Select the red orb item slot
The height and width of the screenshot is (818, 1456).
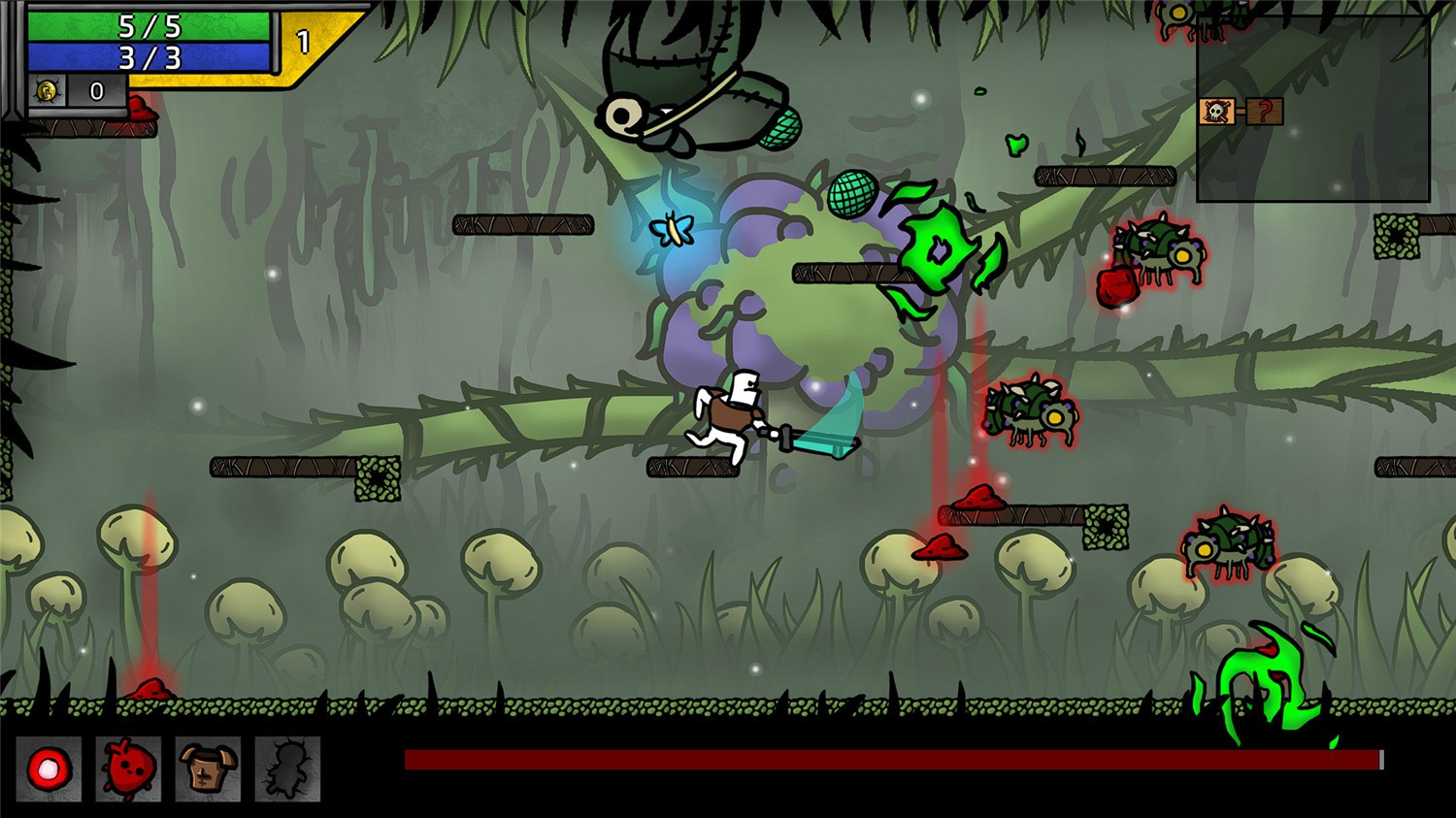(x=49, y=769)
